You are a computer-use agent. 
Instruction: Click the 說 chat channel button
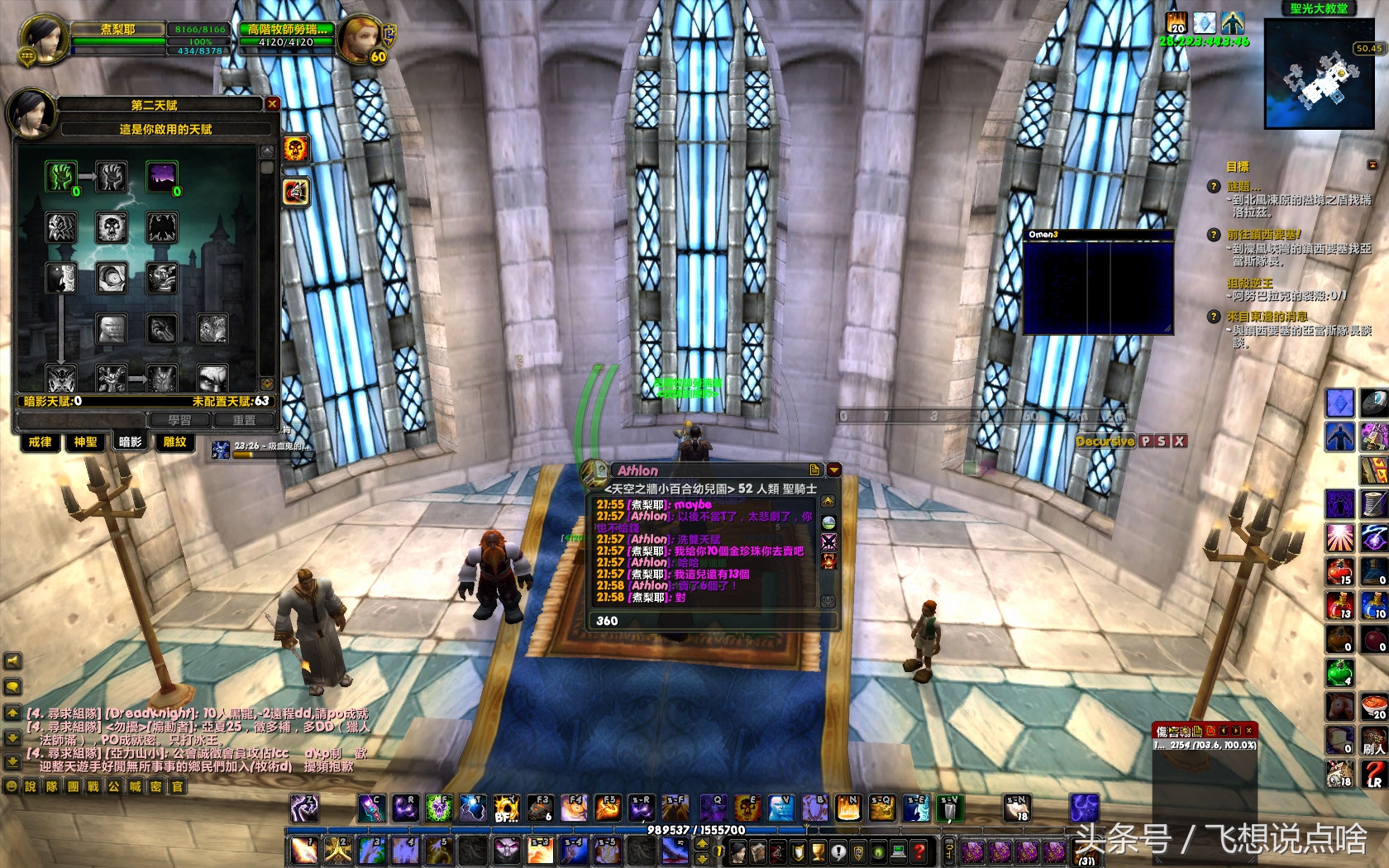(x=31, y=786)
